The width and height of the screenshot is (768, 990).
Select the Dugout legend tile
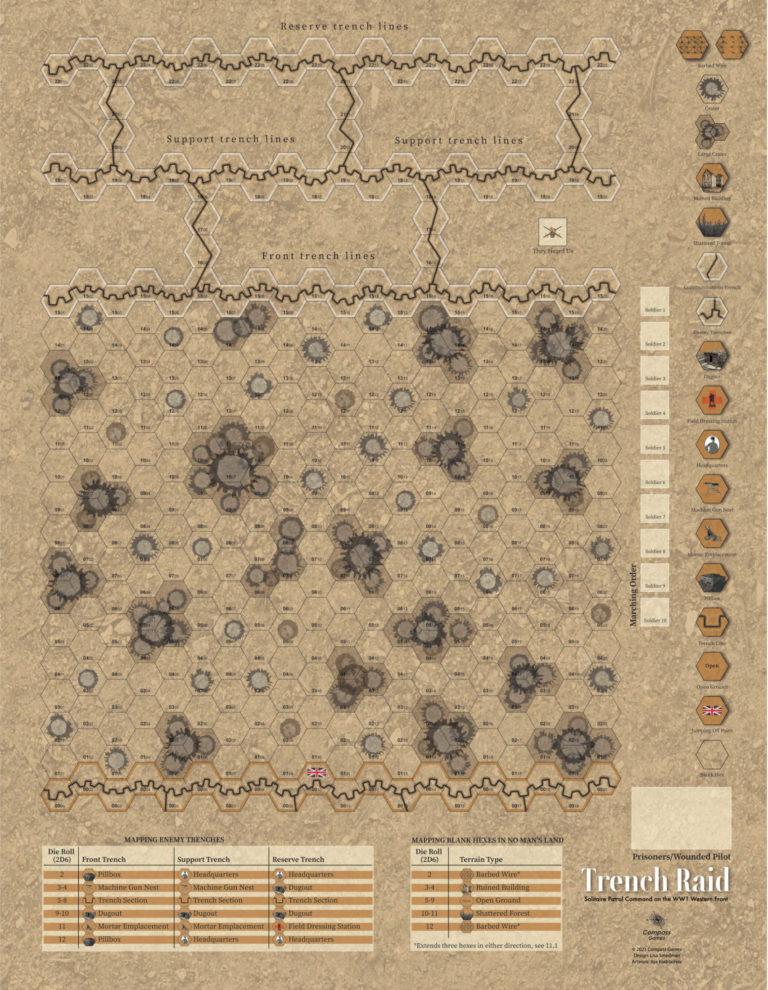click(713, 354)
